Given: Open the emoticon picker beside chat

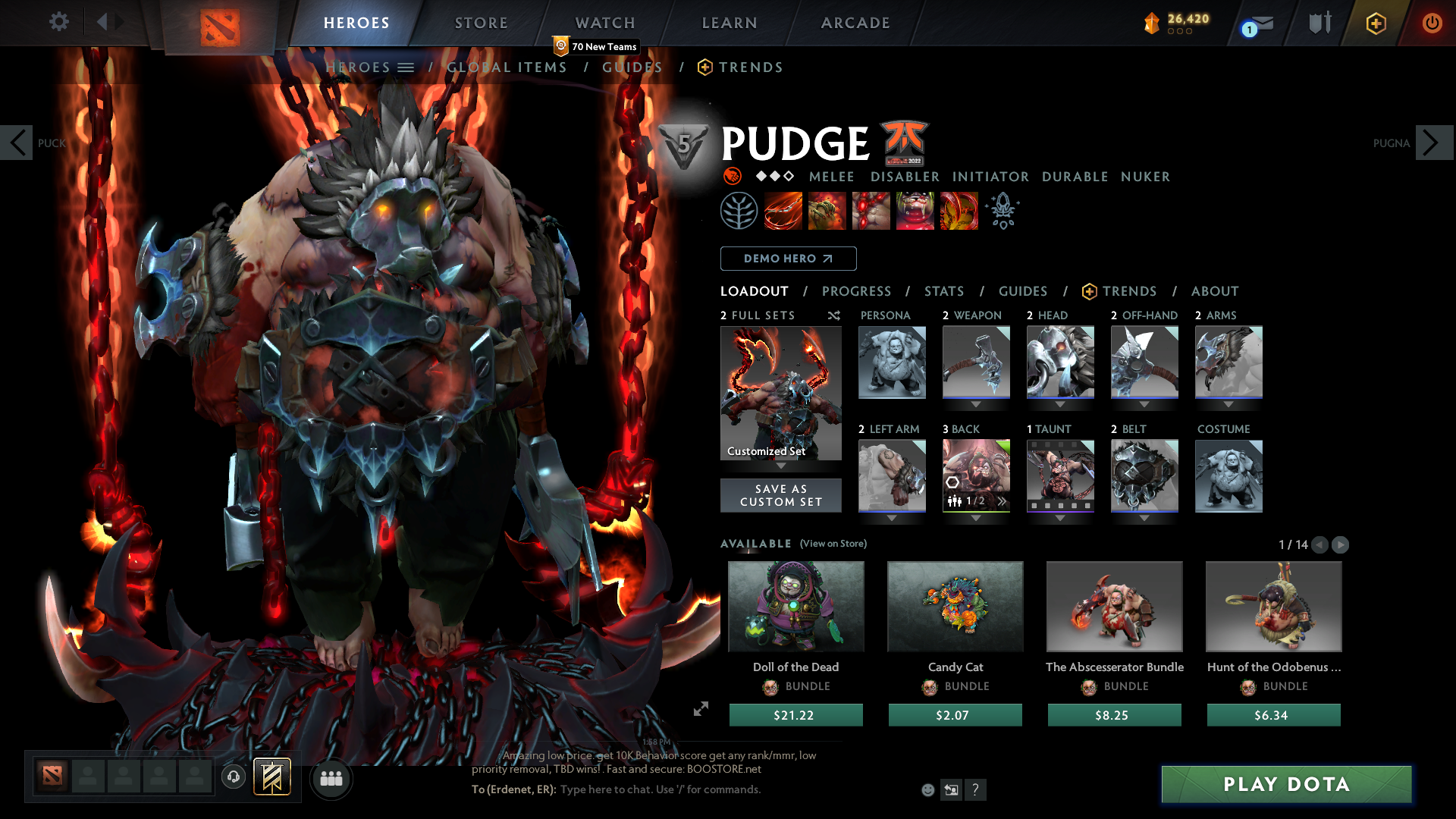Looking at the screenshot, I should coord(927,789).
